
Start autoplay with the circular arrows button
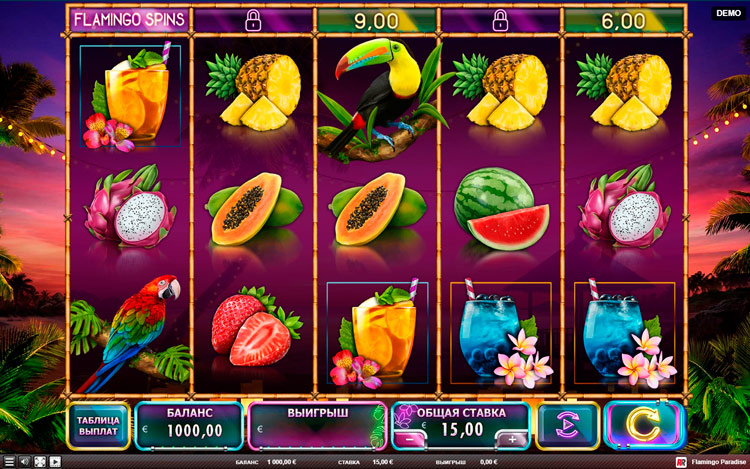[567, 426]
